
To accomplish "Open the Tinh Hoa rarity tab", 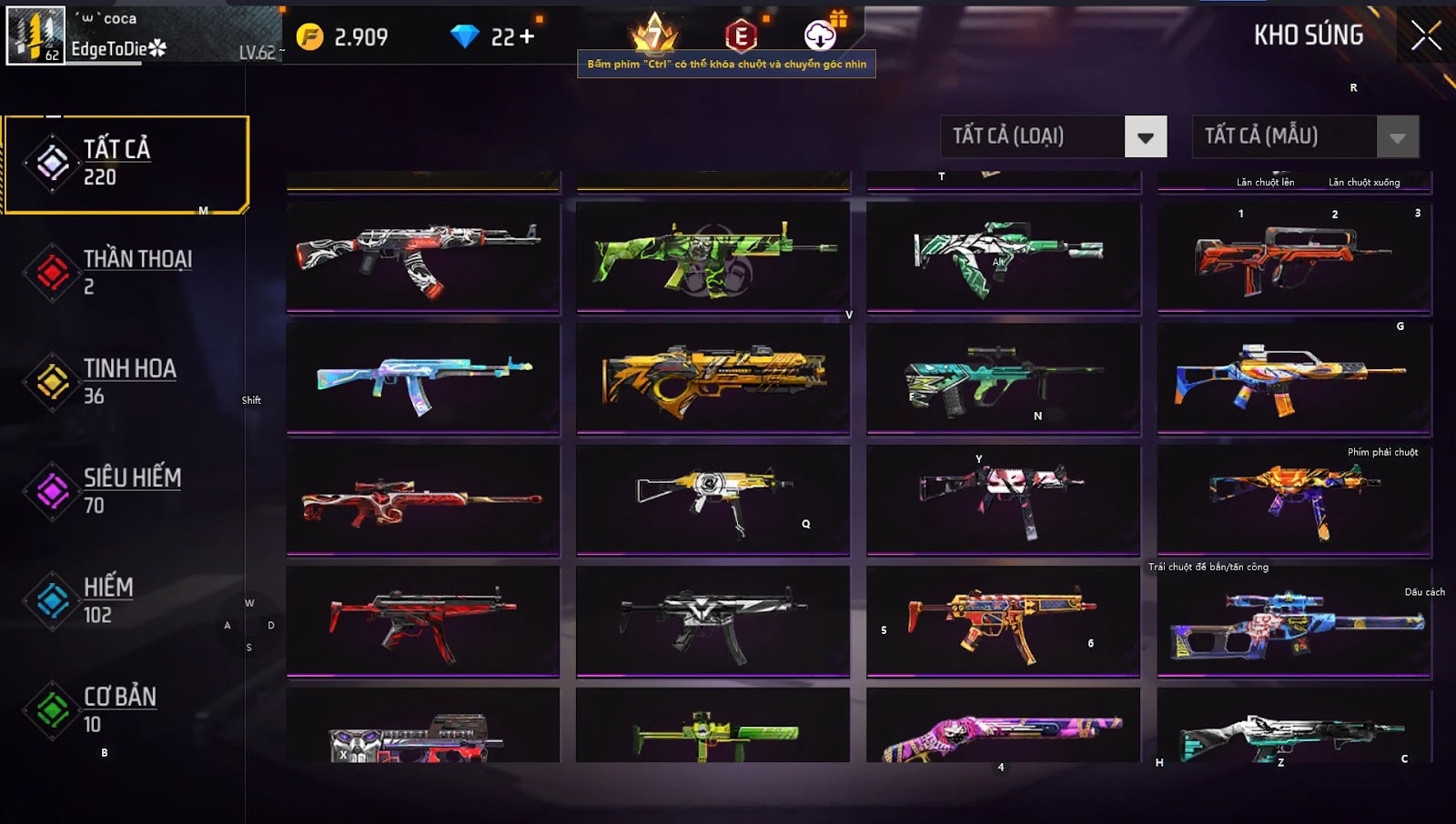I will tap(126, 382).
